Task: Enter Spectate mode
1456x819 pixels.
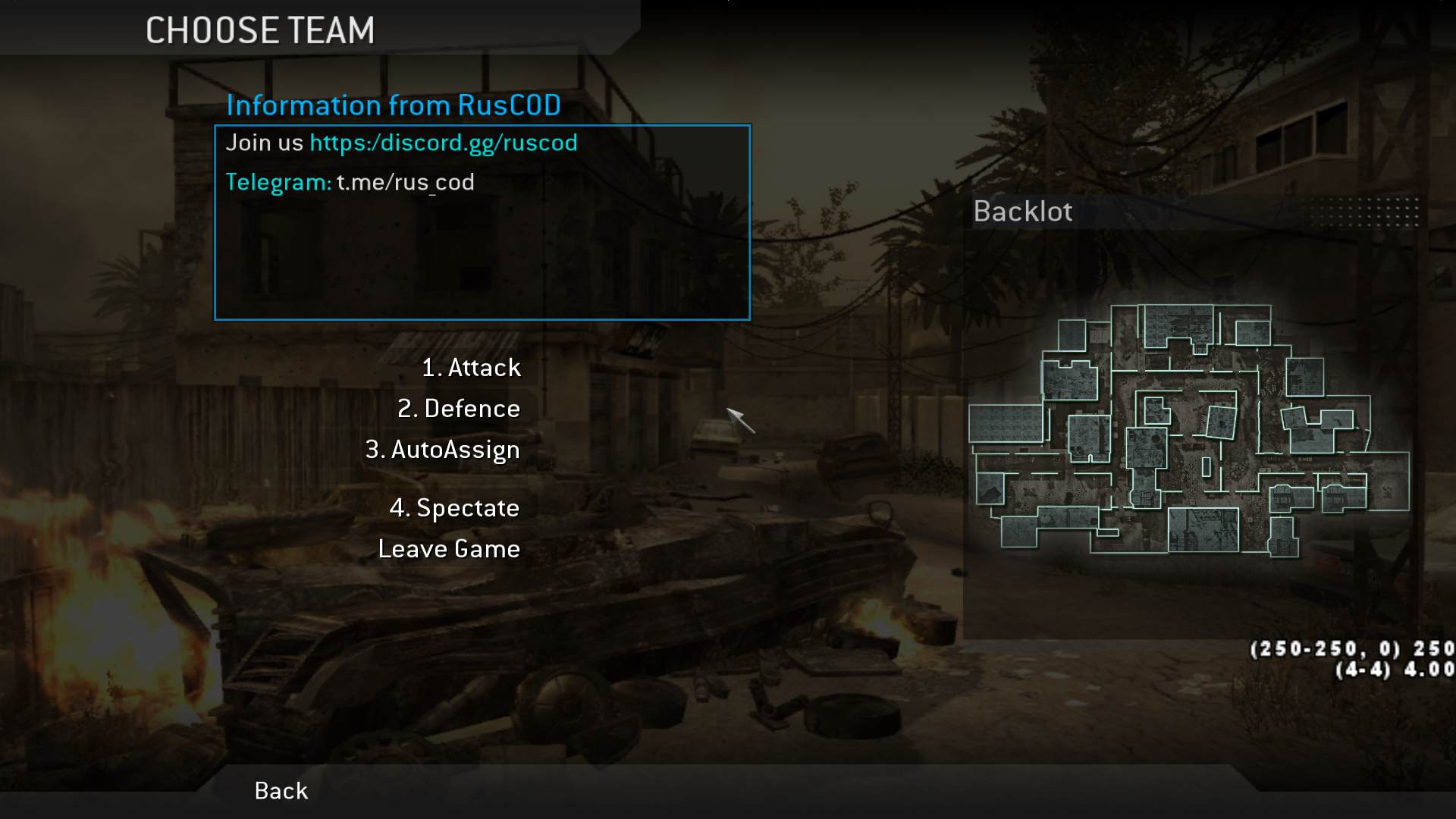Action: coord(454,508)
